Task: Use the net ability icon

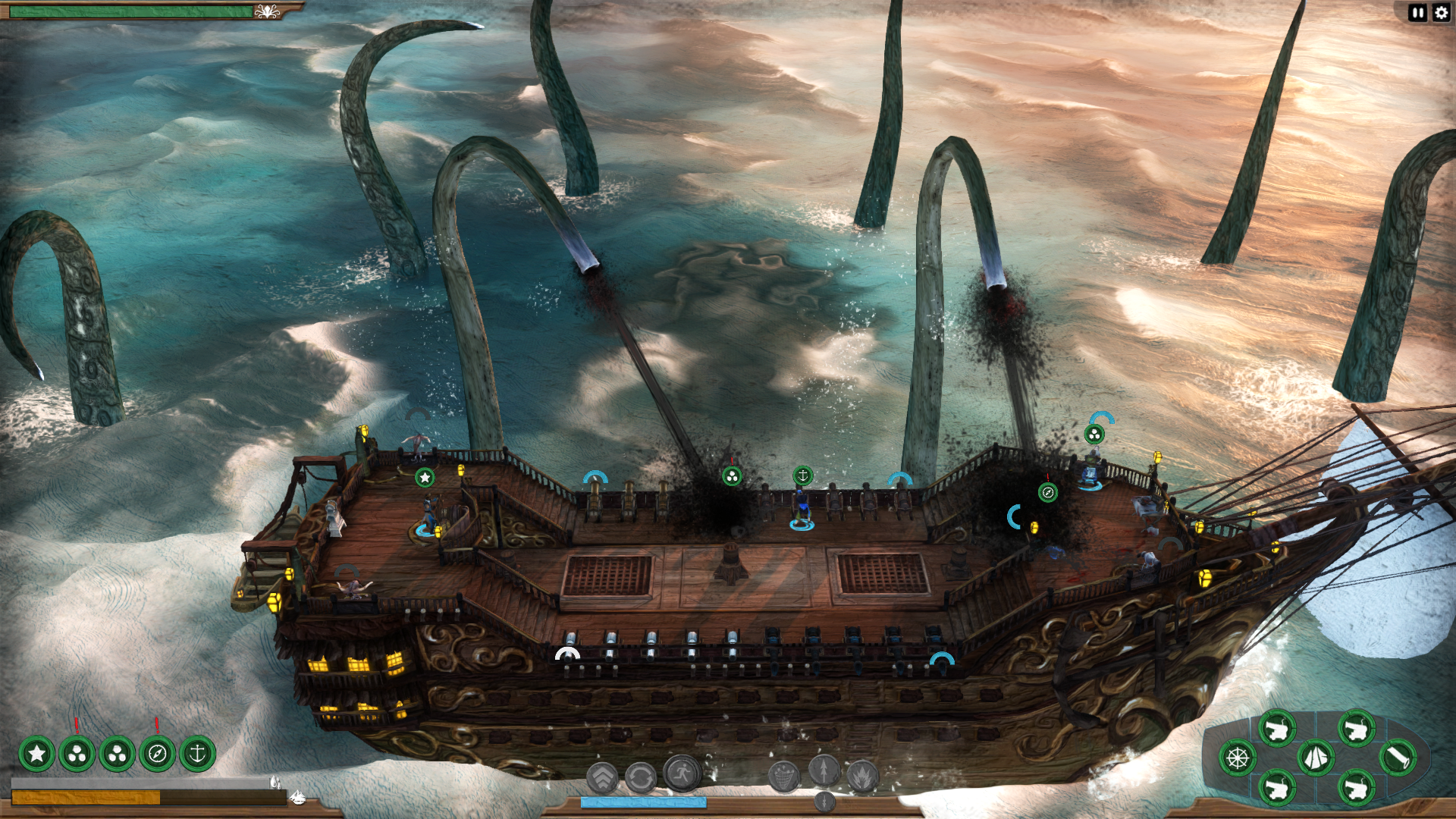Action: pos(783,776)
